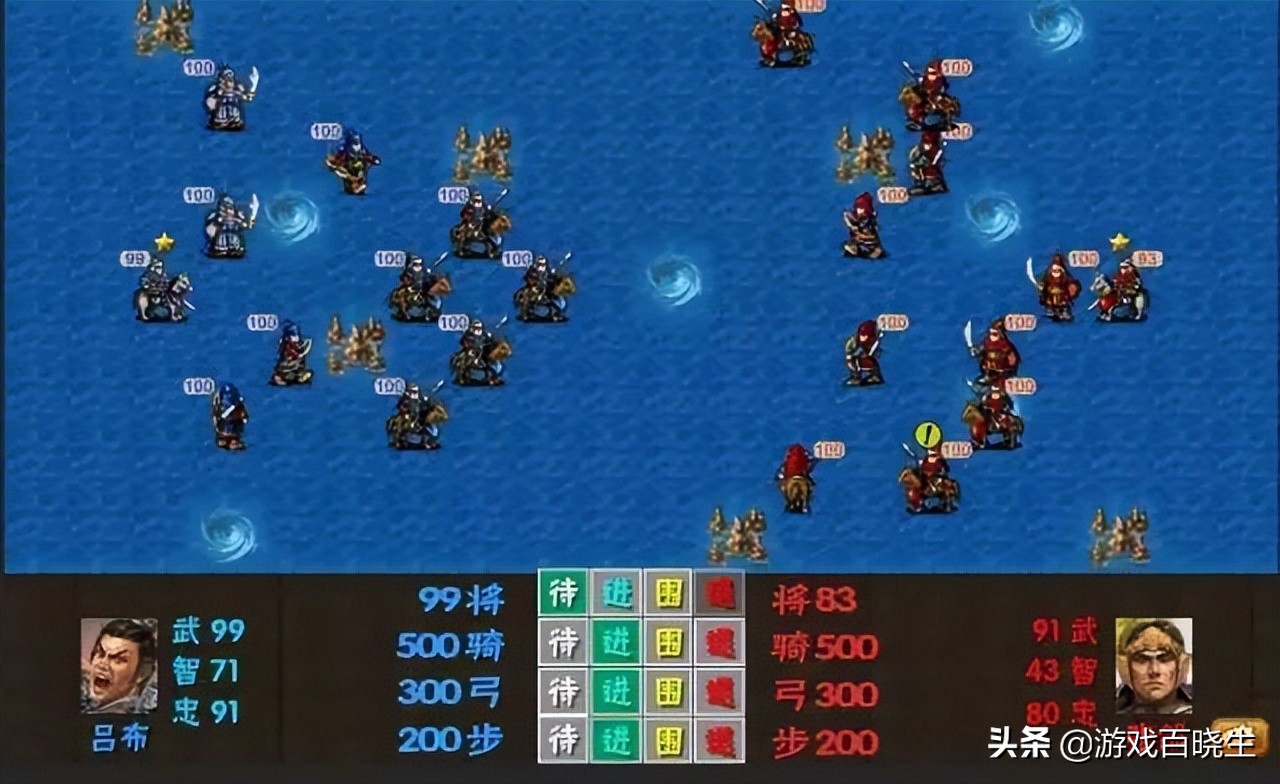Order archers (弓) to advance 进
The image size is (1280, 784).
(616, 691)
